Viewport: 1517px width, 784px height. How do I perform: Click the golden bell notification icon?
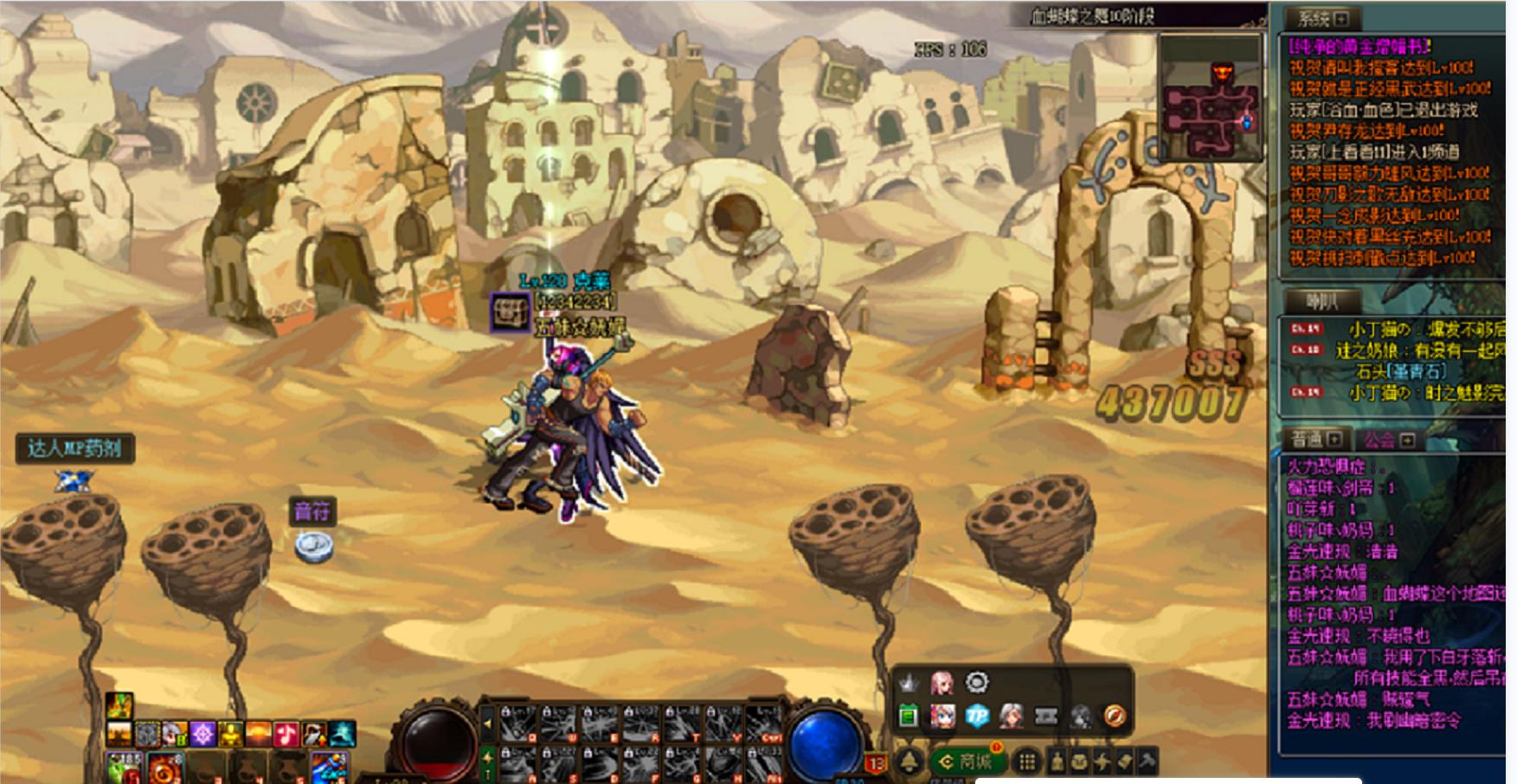point(909,762)
